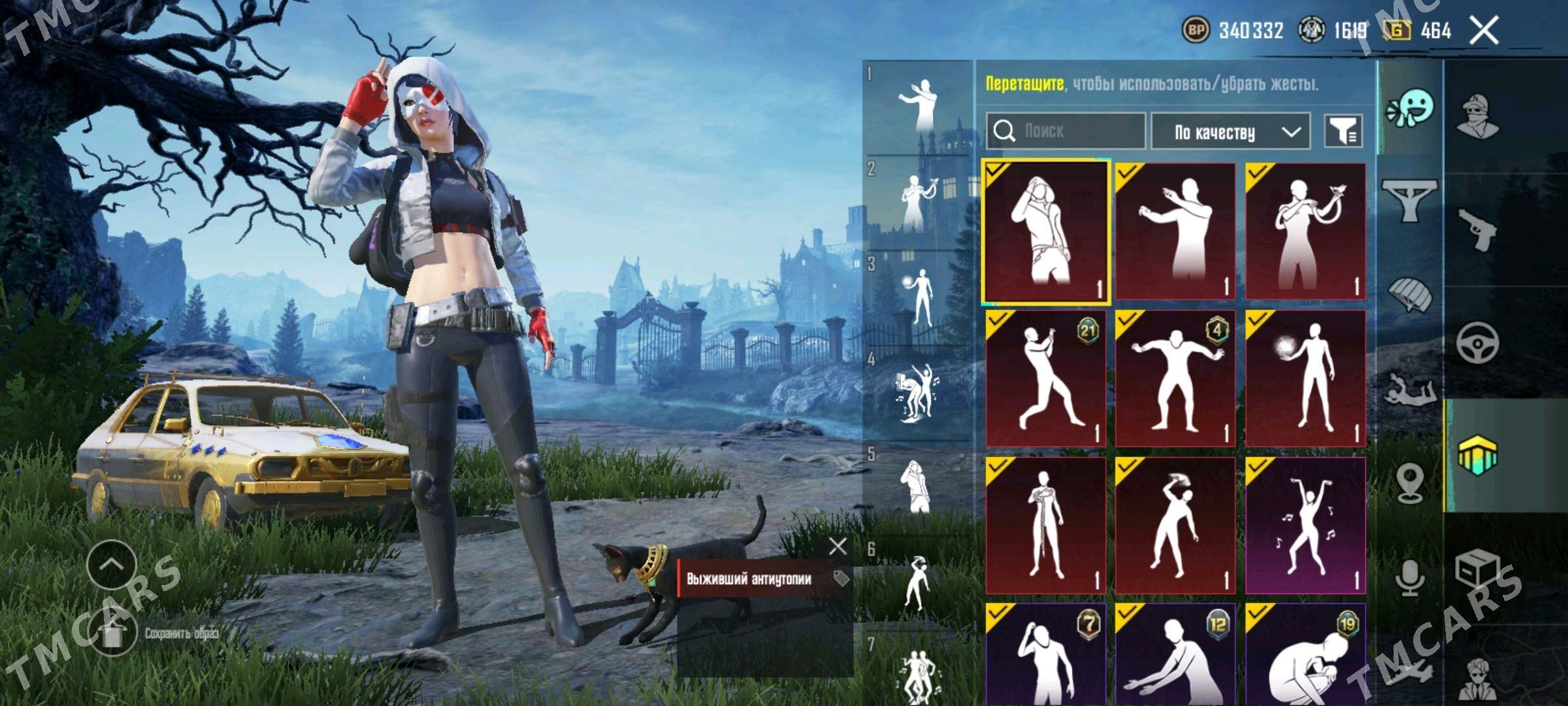The width and height of the screenshot is (1568, 706).
Task: Select the character outfit tab with cap
Action: point(1477,116)
